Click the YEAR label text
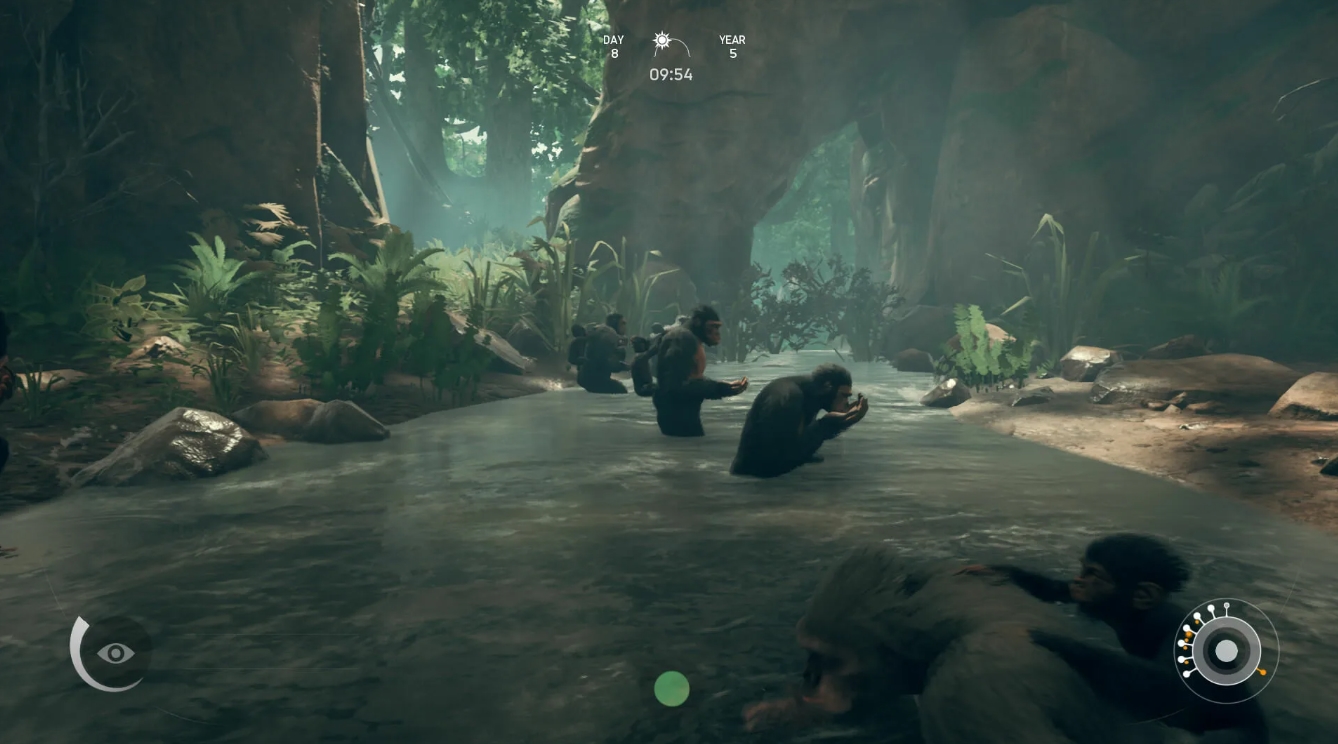The image size is (1338, 744). 731,39
